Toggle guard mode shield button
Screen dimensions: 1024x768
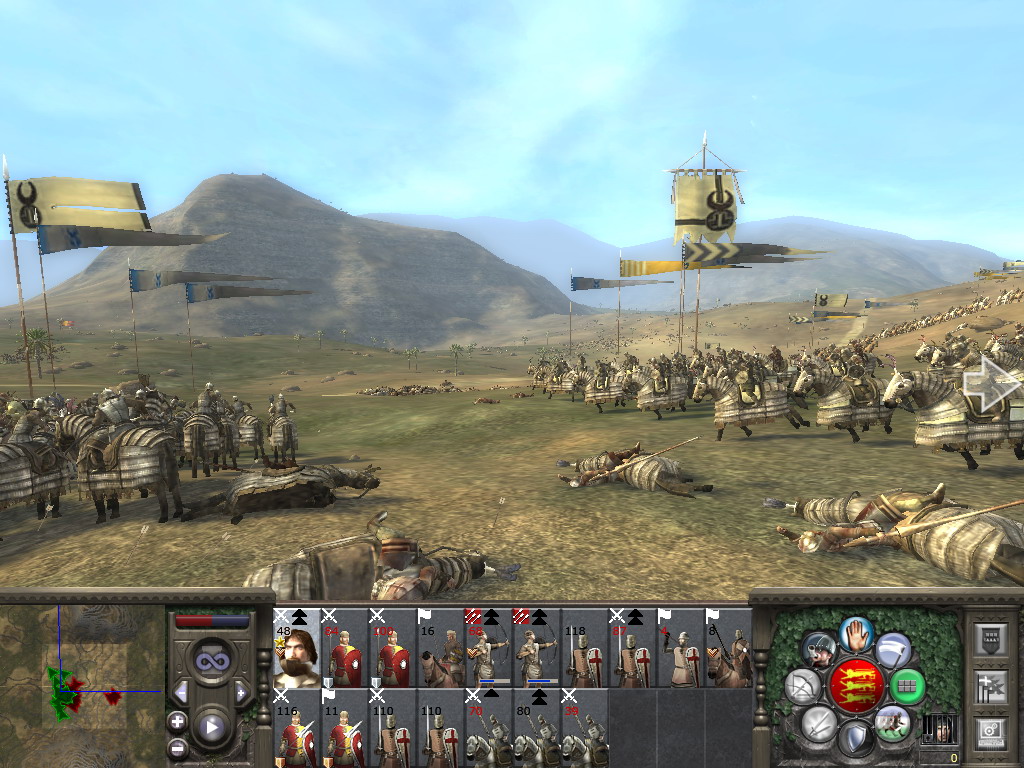857,738
